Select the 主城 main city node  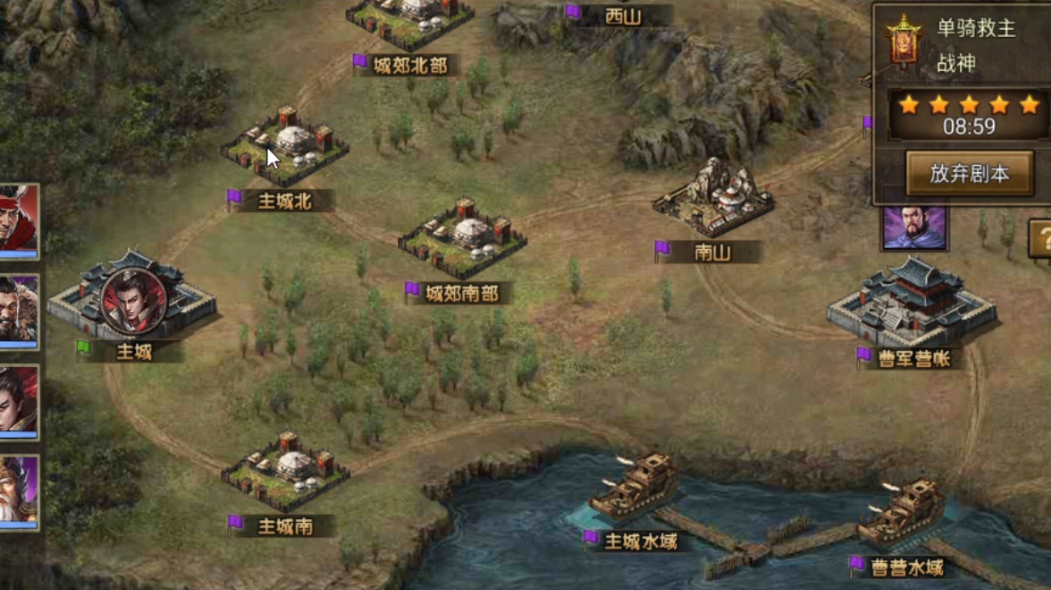132,302
